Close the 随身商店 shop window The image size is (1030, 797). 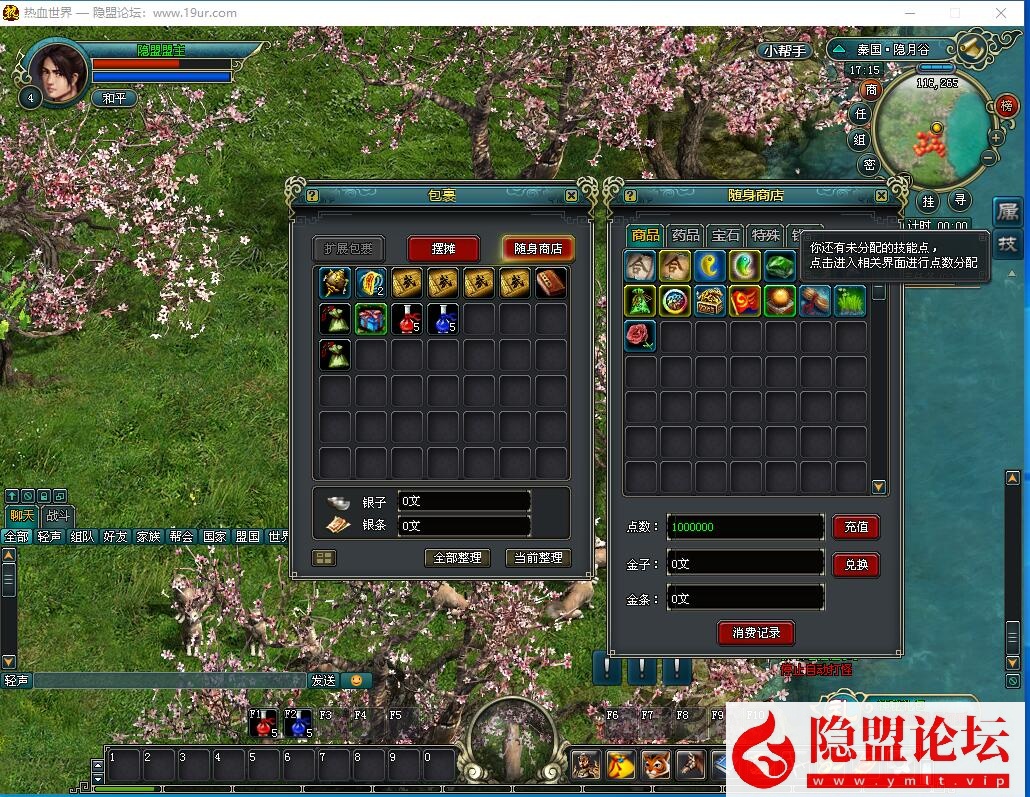pyautogui.click(x=881, y=196)
